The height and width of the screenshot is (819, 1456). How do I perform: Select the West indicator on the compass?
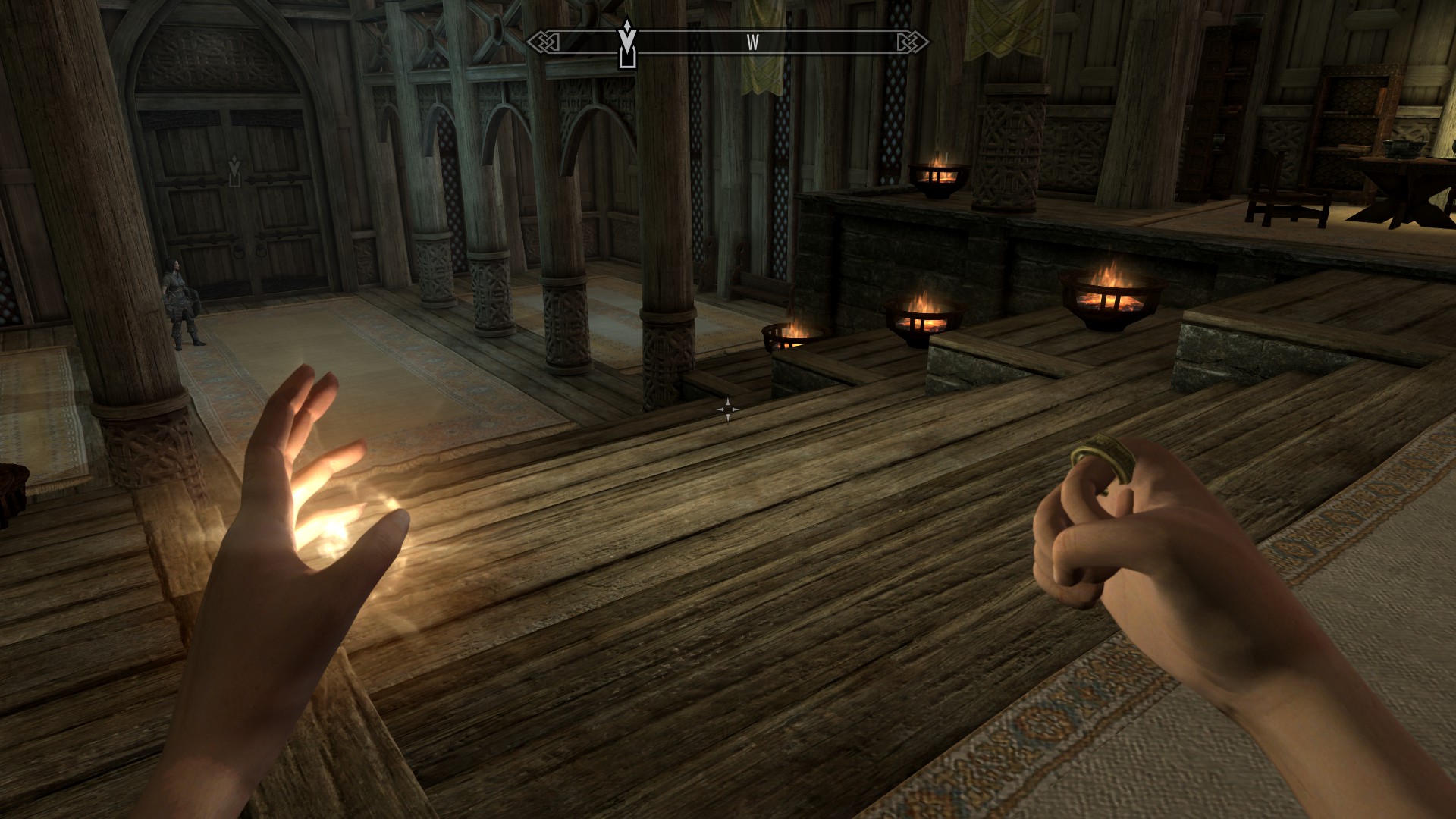tap(752, 43)
